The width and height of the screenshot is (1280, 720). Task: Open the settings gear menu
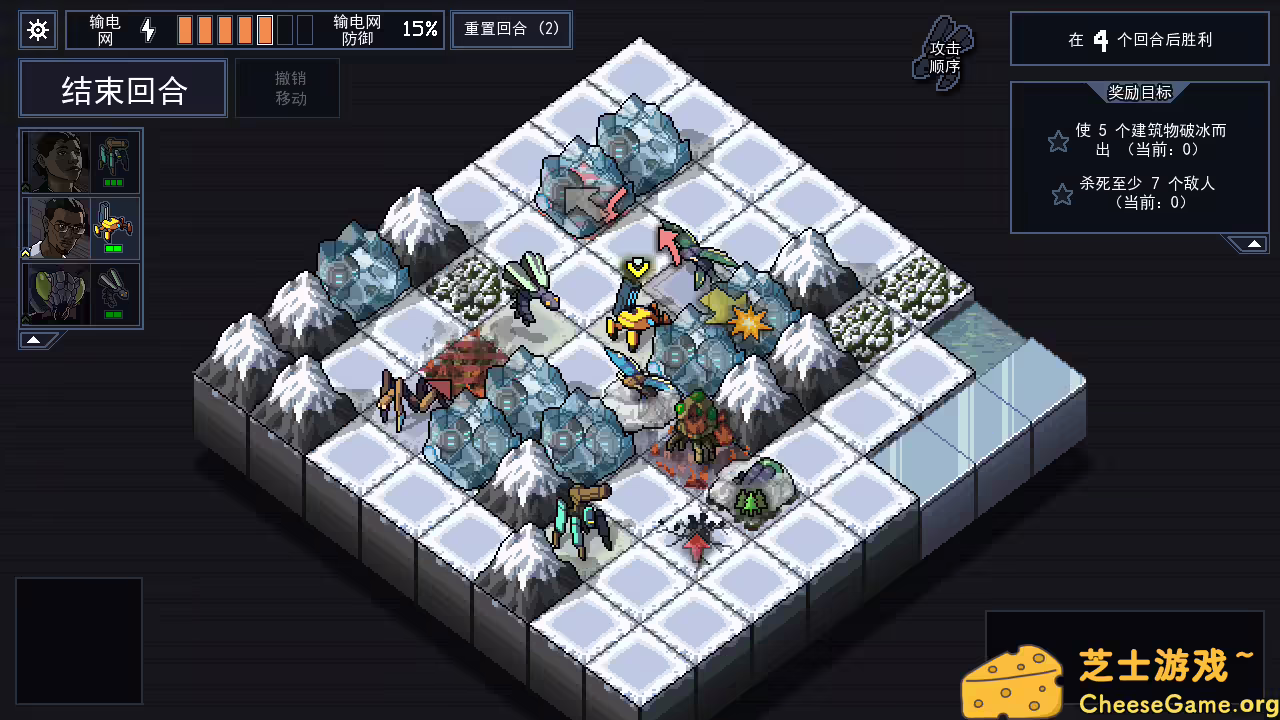[x=37, y=29]
